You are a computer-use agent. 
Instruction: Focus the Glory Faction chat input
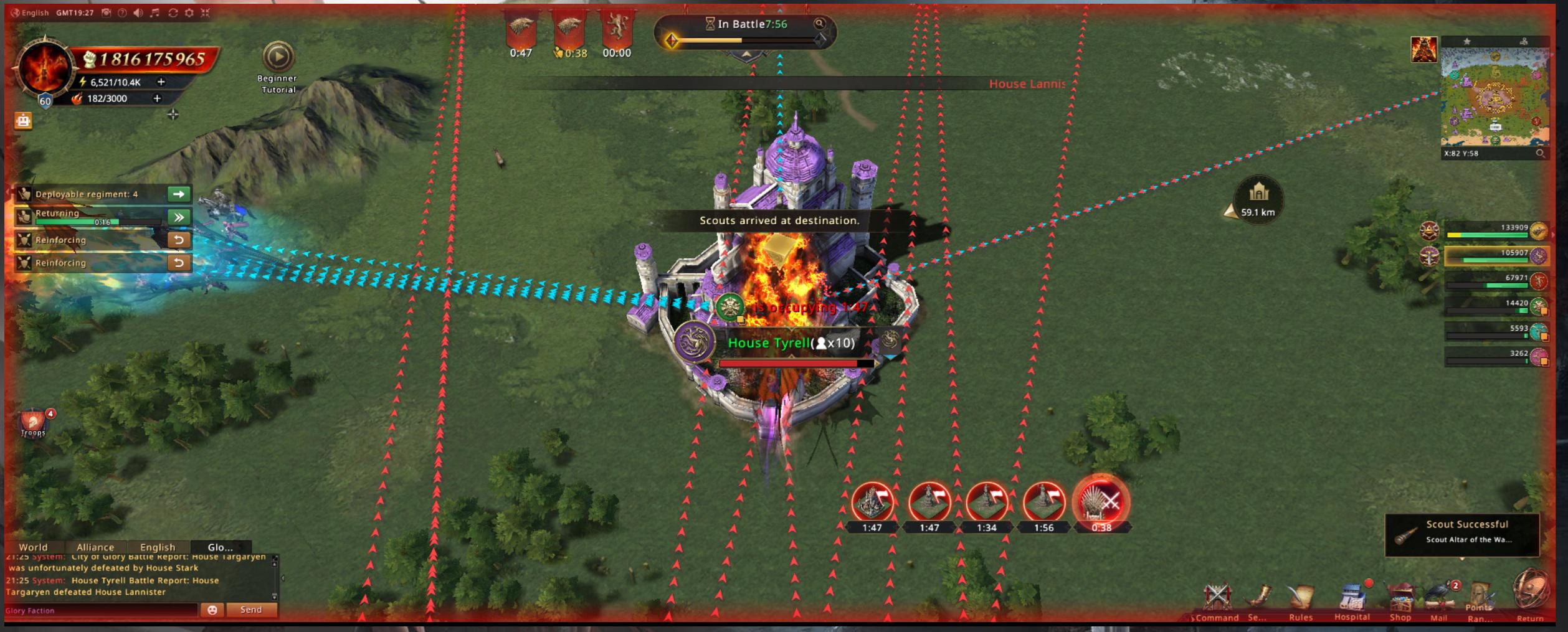[x=100, y=610]
